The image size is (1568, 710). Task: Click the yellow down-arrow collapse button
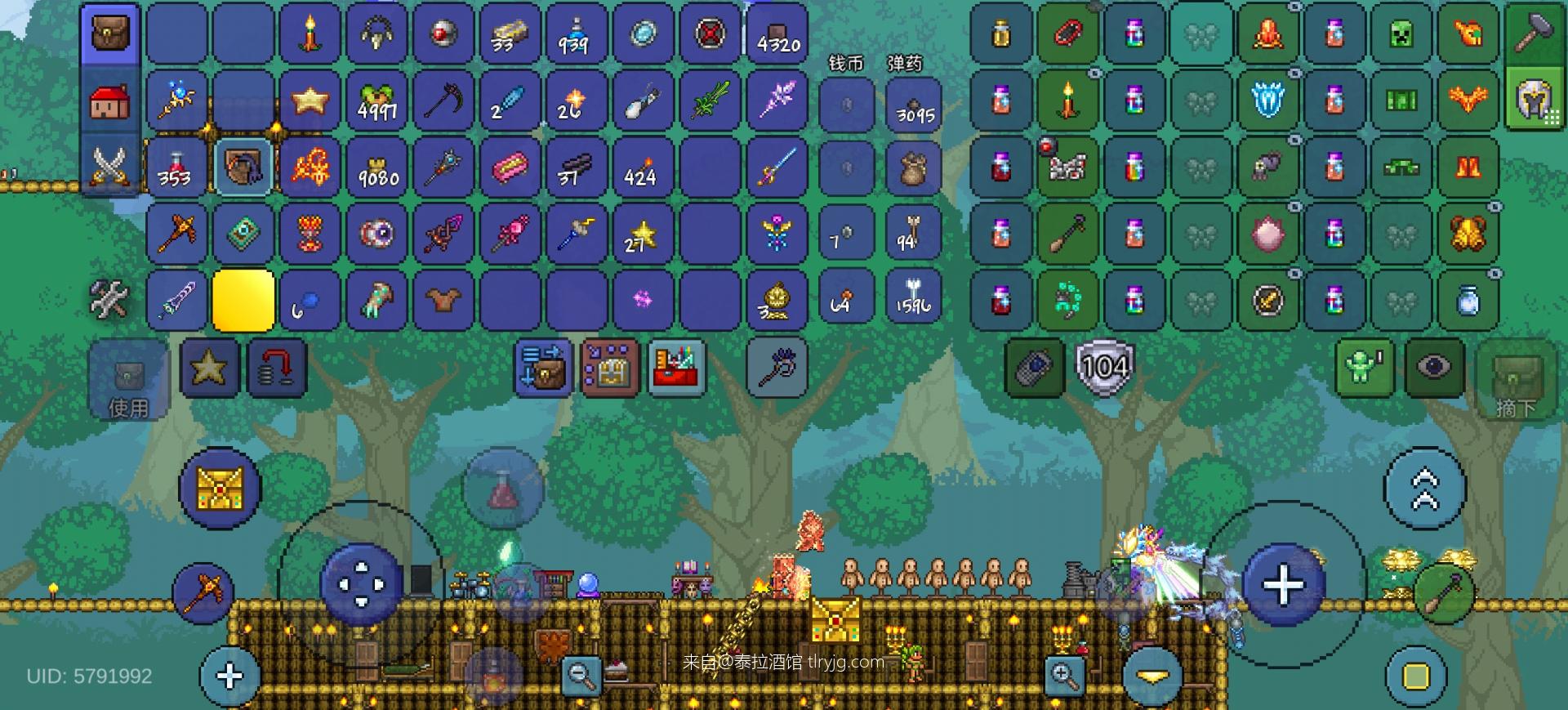(1152, 677)
